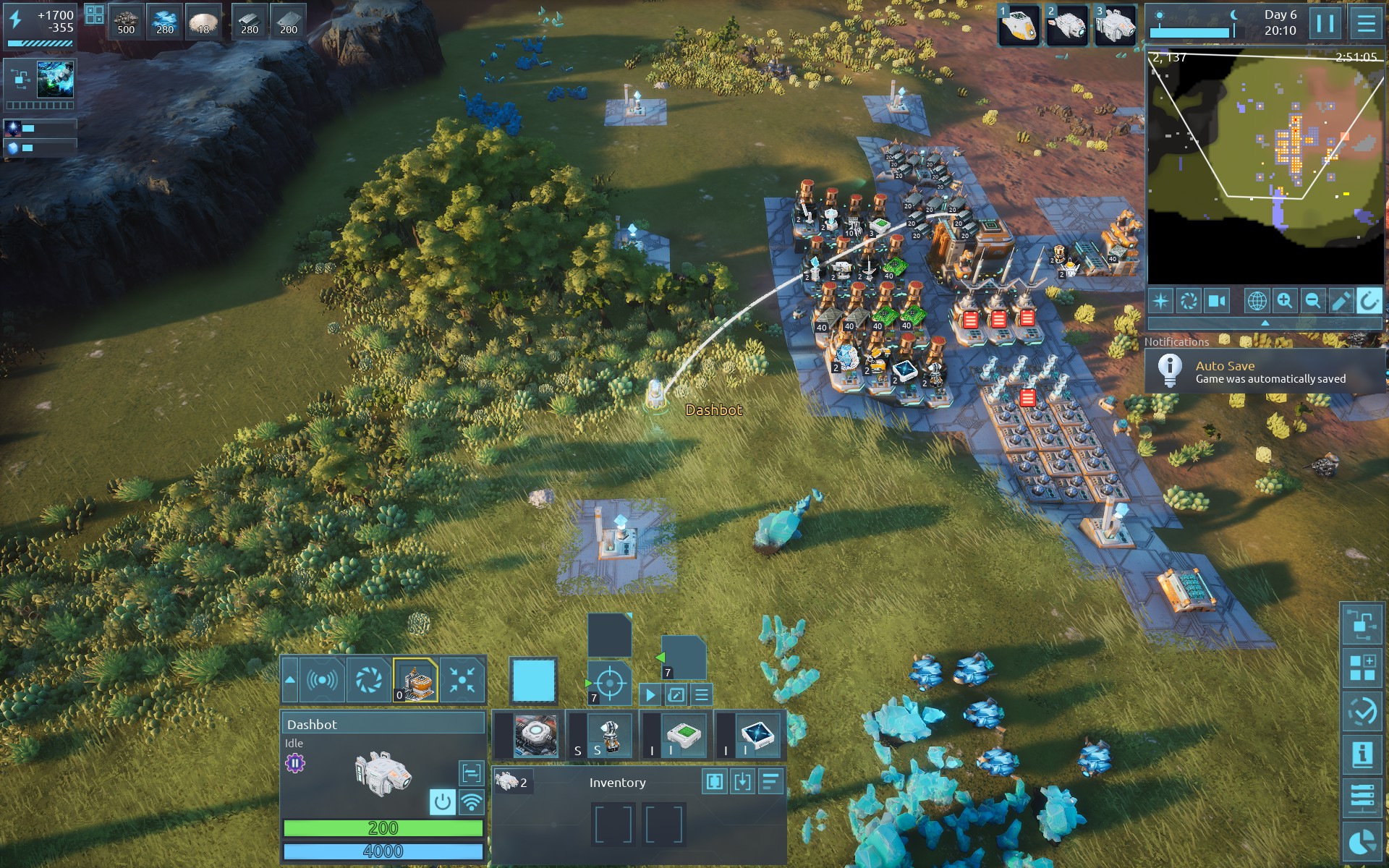
Task: Select control group 1 unit
Action: point(1019,25)
